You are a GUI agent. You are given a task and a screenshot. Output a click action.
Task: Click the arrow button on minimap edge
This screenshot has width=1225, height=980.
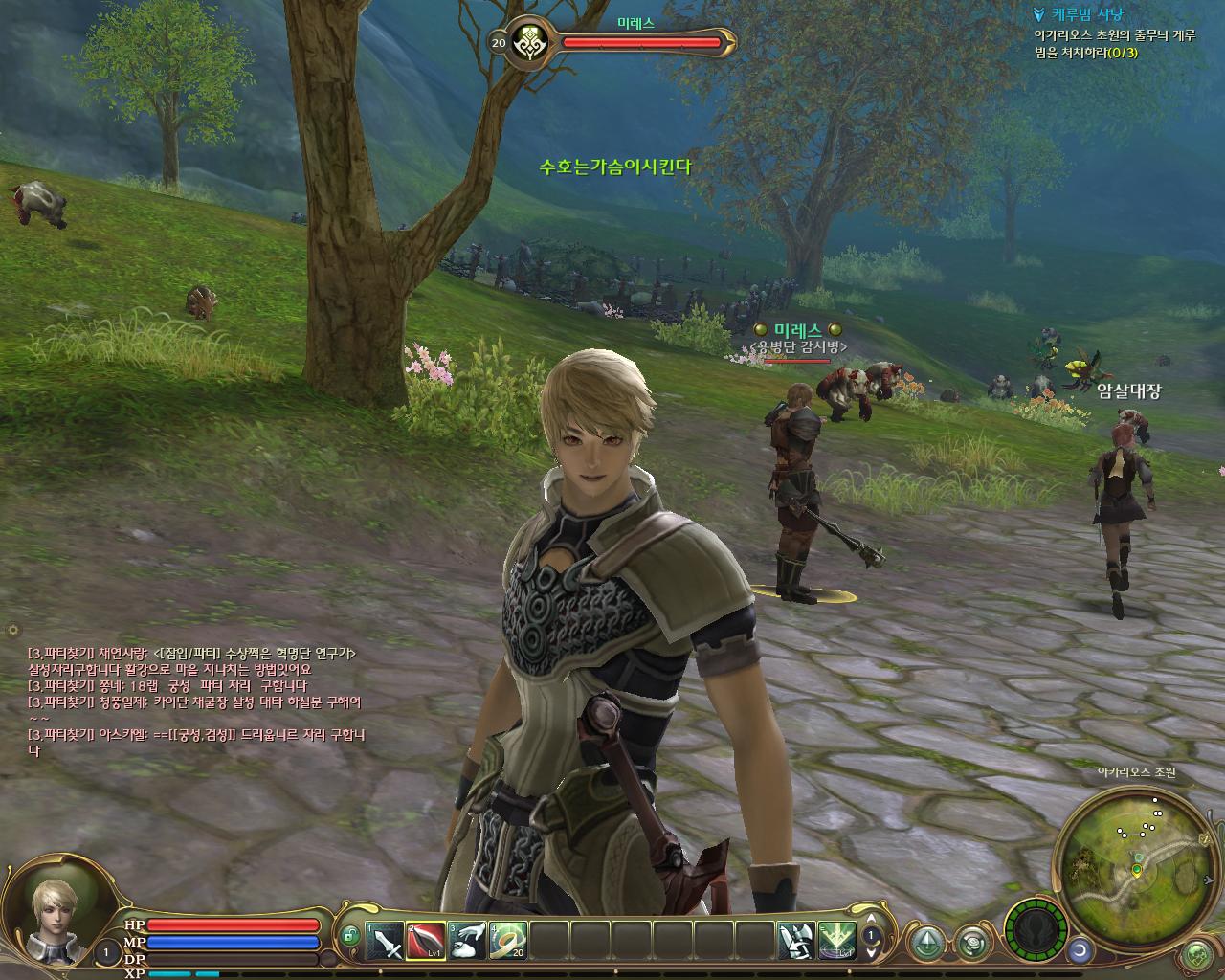(x=1205, y=839)
